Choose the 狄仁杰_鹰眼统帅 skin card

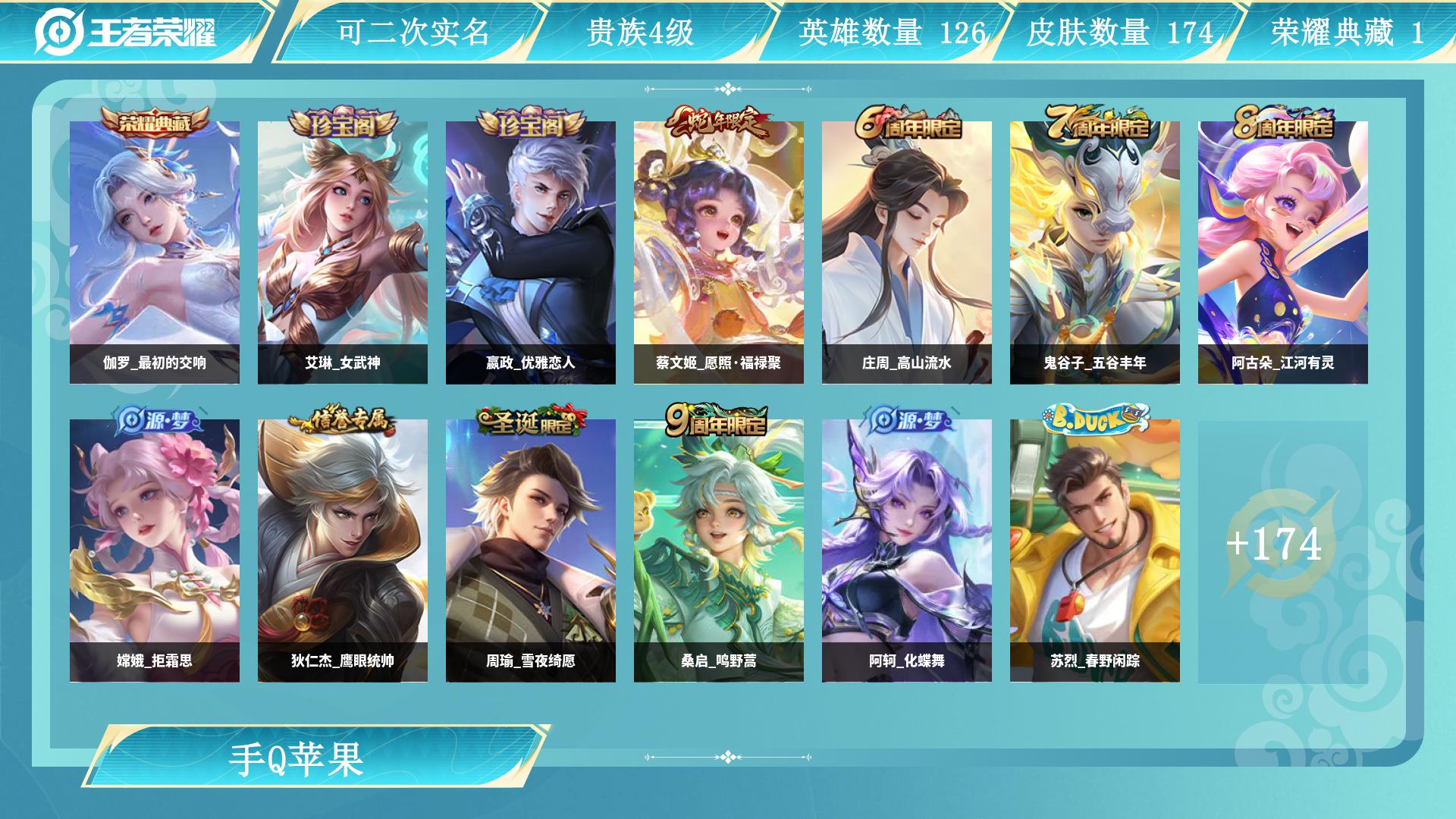pyautogui.click(x=343, y=550)
